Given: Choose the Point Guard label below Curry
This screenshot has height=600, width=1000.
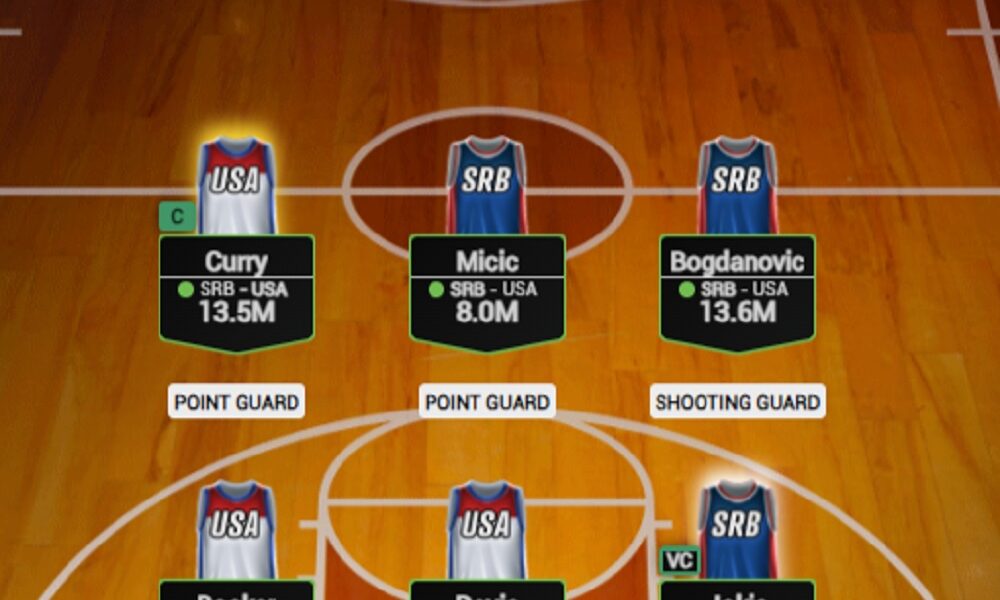Looking at the screenshot, I should point(236,402).
